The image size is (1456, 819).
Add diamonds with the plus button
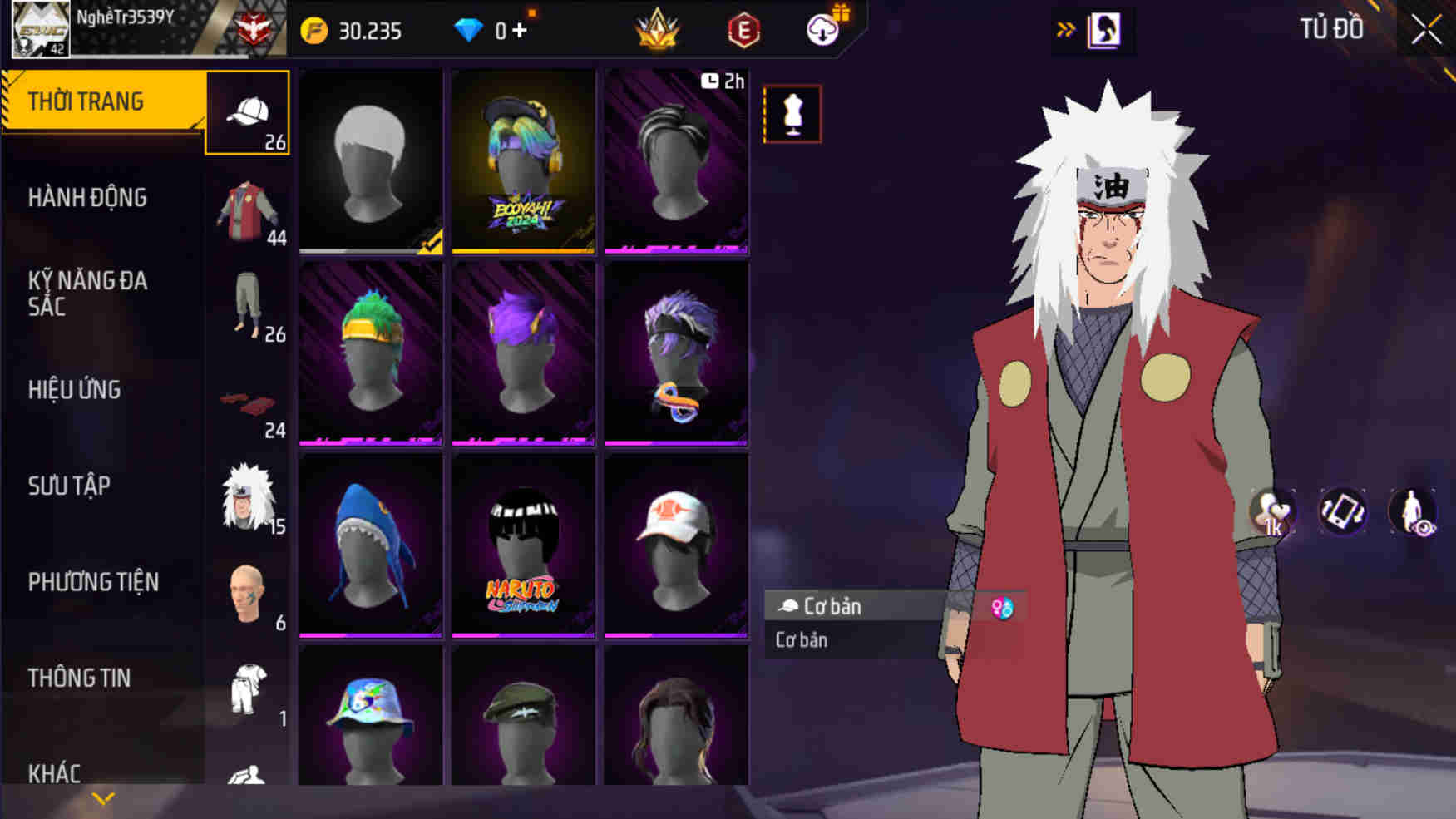(520, 31)
